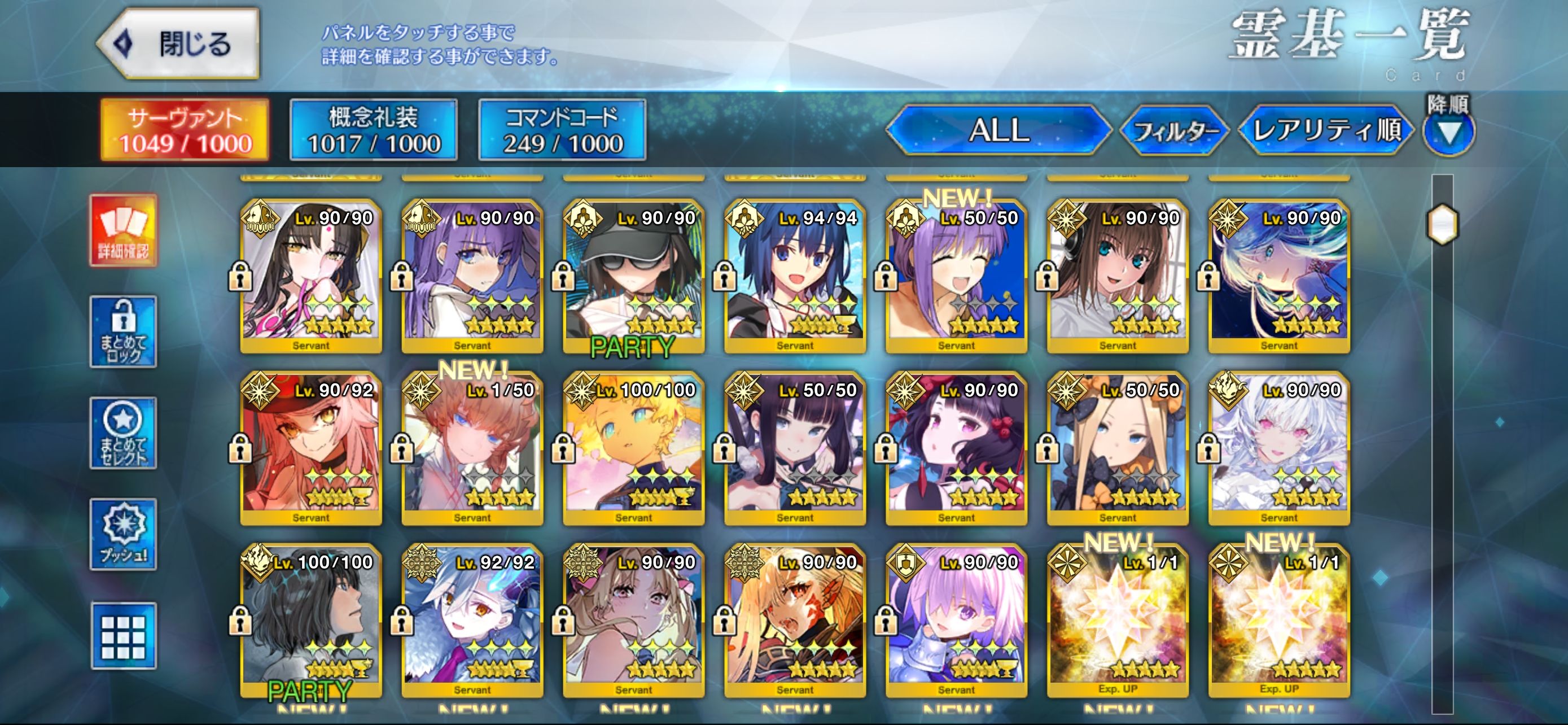
Task: Open the フィルター filter options
Action: 1174,130
